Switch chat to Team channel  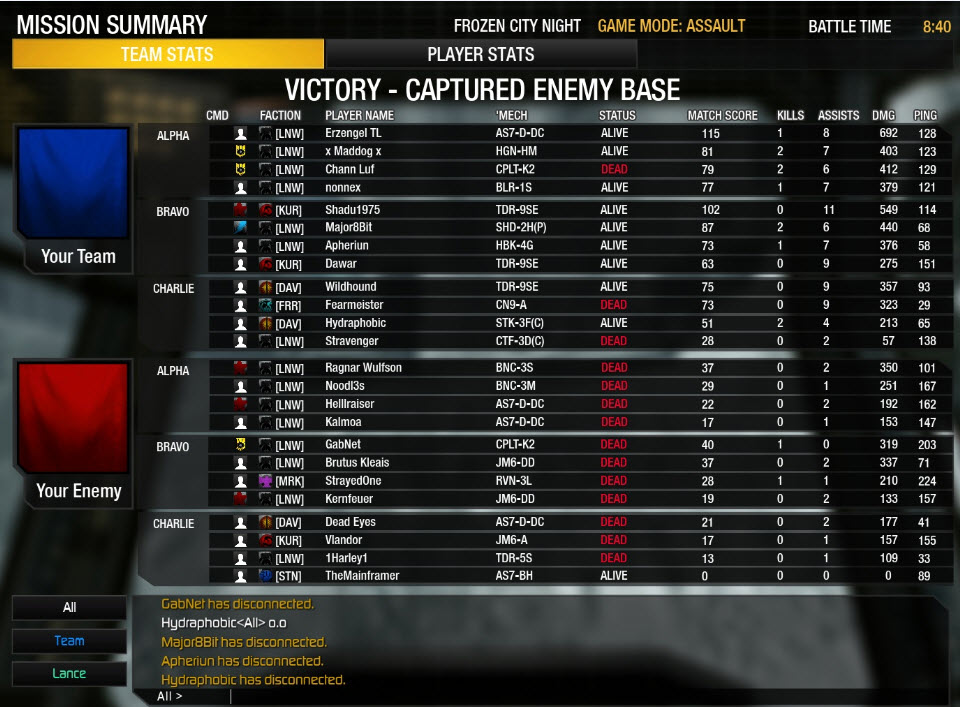coord(69,641)
